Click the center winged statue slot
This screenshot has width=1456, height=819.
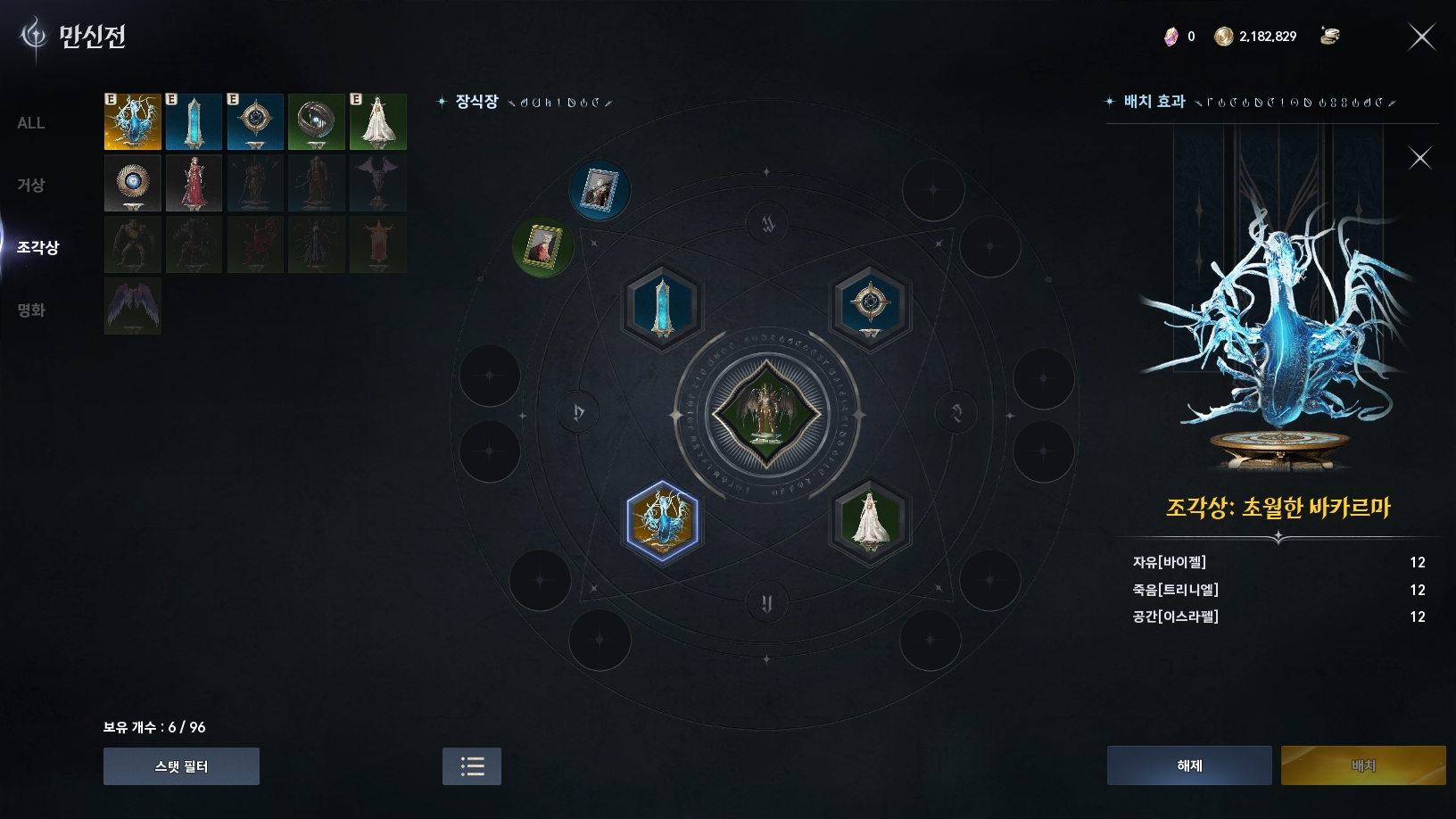tap(766, 414)
